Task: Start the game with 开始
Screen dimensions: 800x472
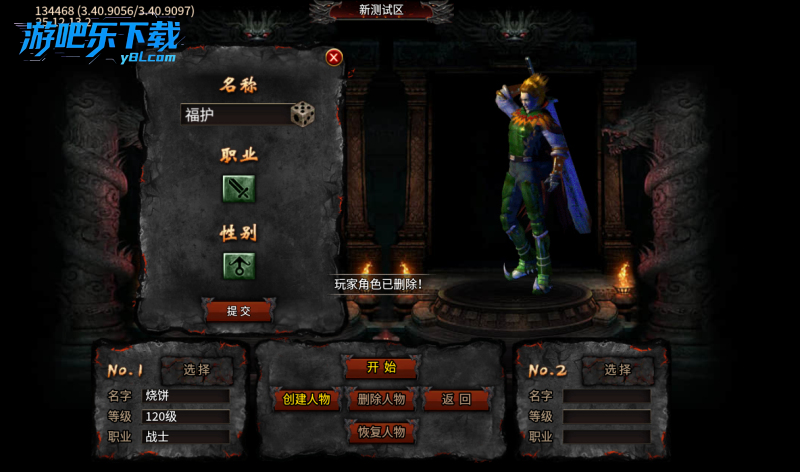Action: click(x=381, y=367)
